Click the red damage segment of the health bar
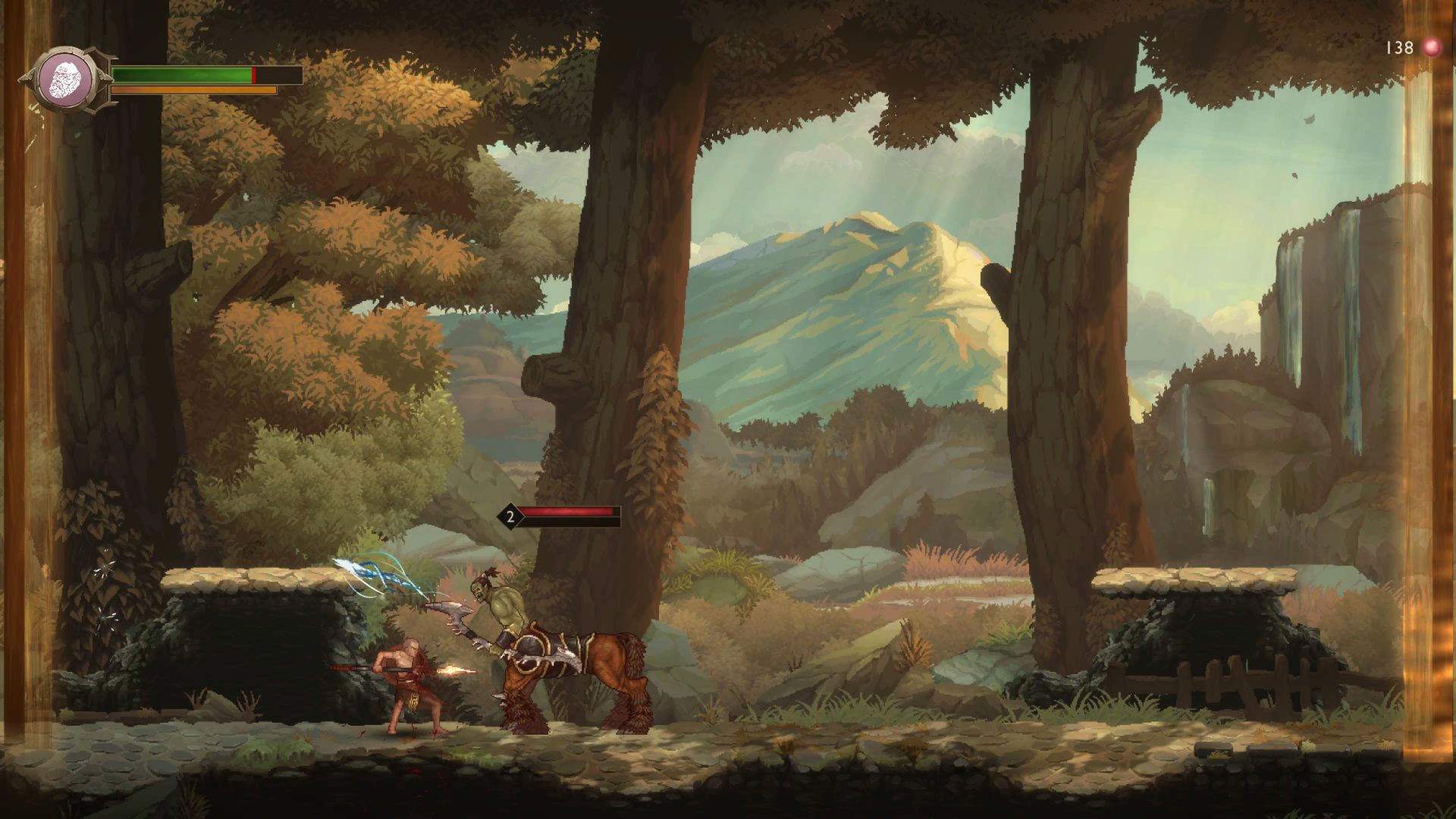Image resolution: width=1456 pixels, height=819 pixels. click(256, 75)
